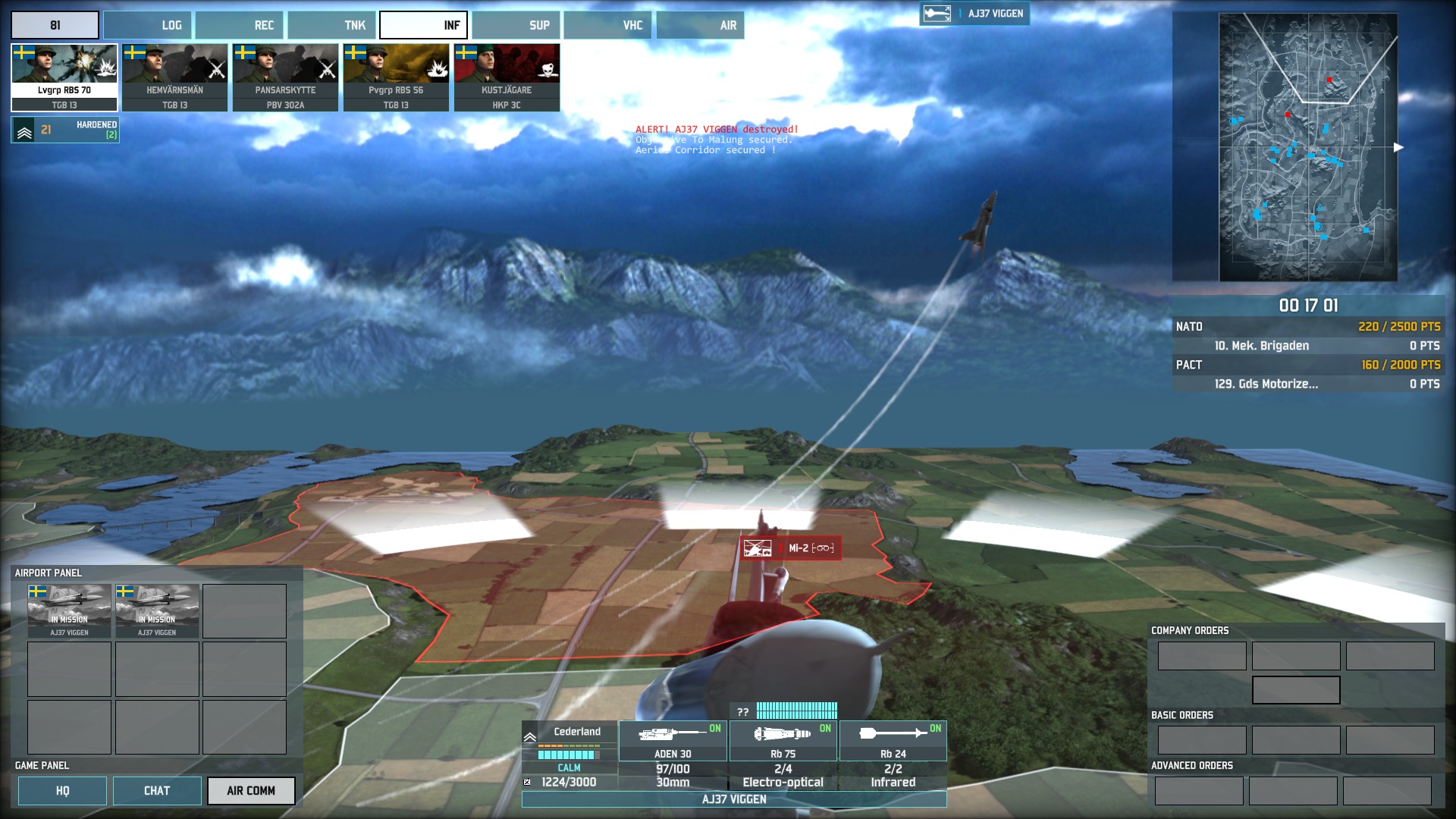Choose the Hemvärnsmän infantry card
Screen dimensions: 1456x819
[175, 77]
